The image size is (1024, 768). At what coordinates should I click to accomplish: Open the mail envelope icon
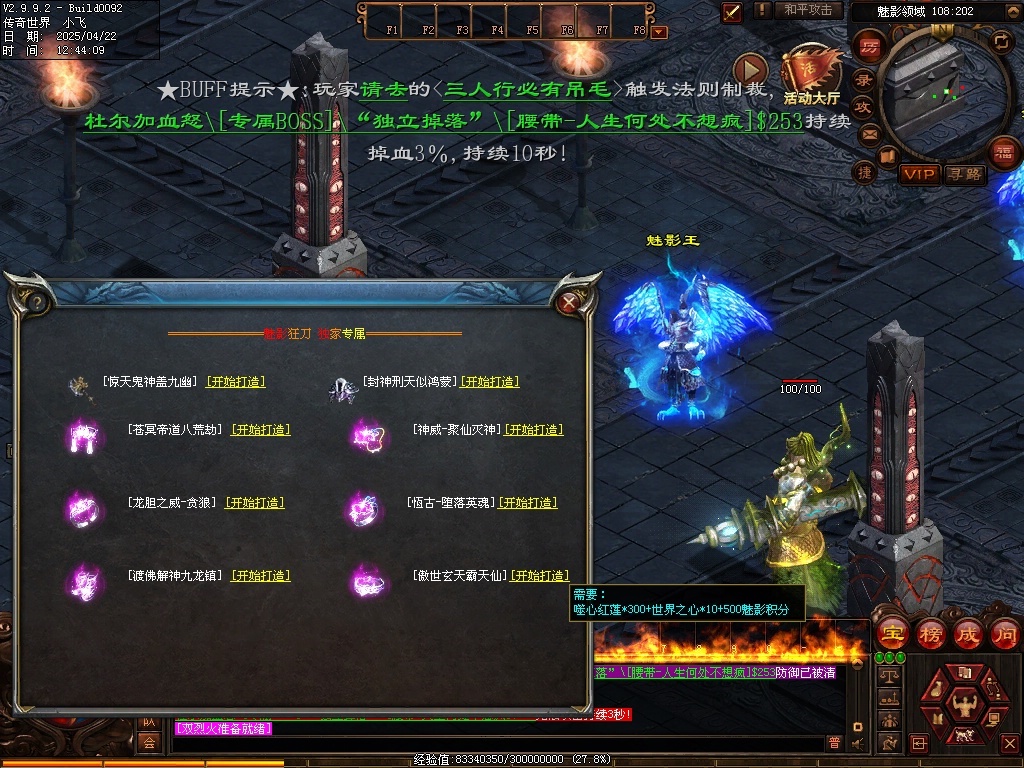pyautogui.click(x=869, y=133)
